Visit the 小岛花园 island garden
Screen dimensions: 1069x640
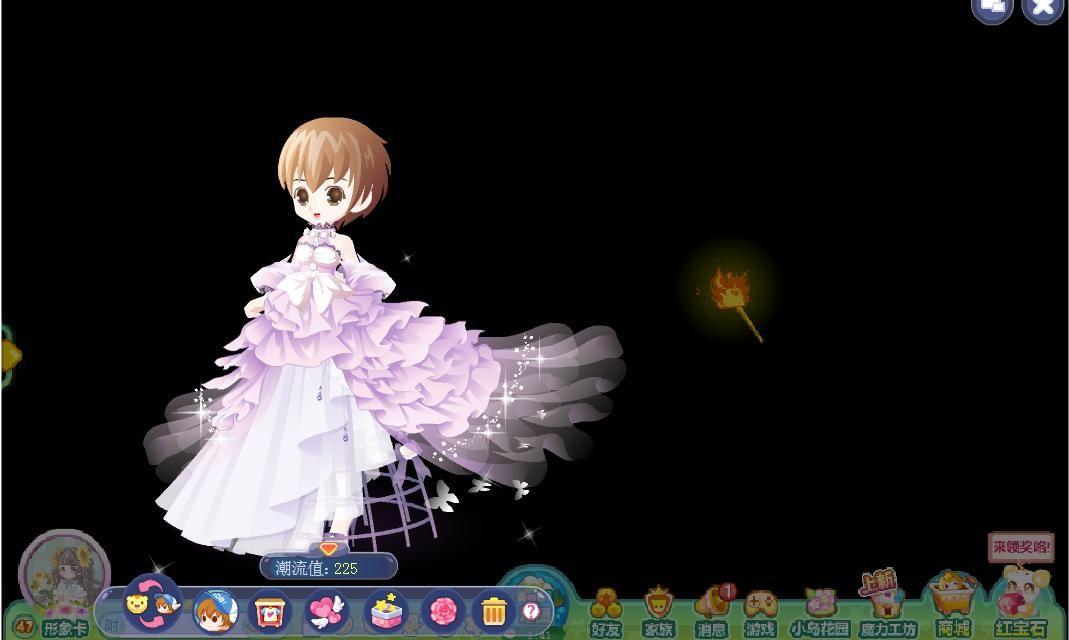(x=820, y=611)
